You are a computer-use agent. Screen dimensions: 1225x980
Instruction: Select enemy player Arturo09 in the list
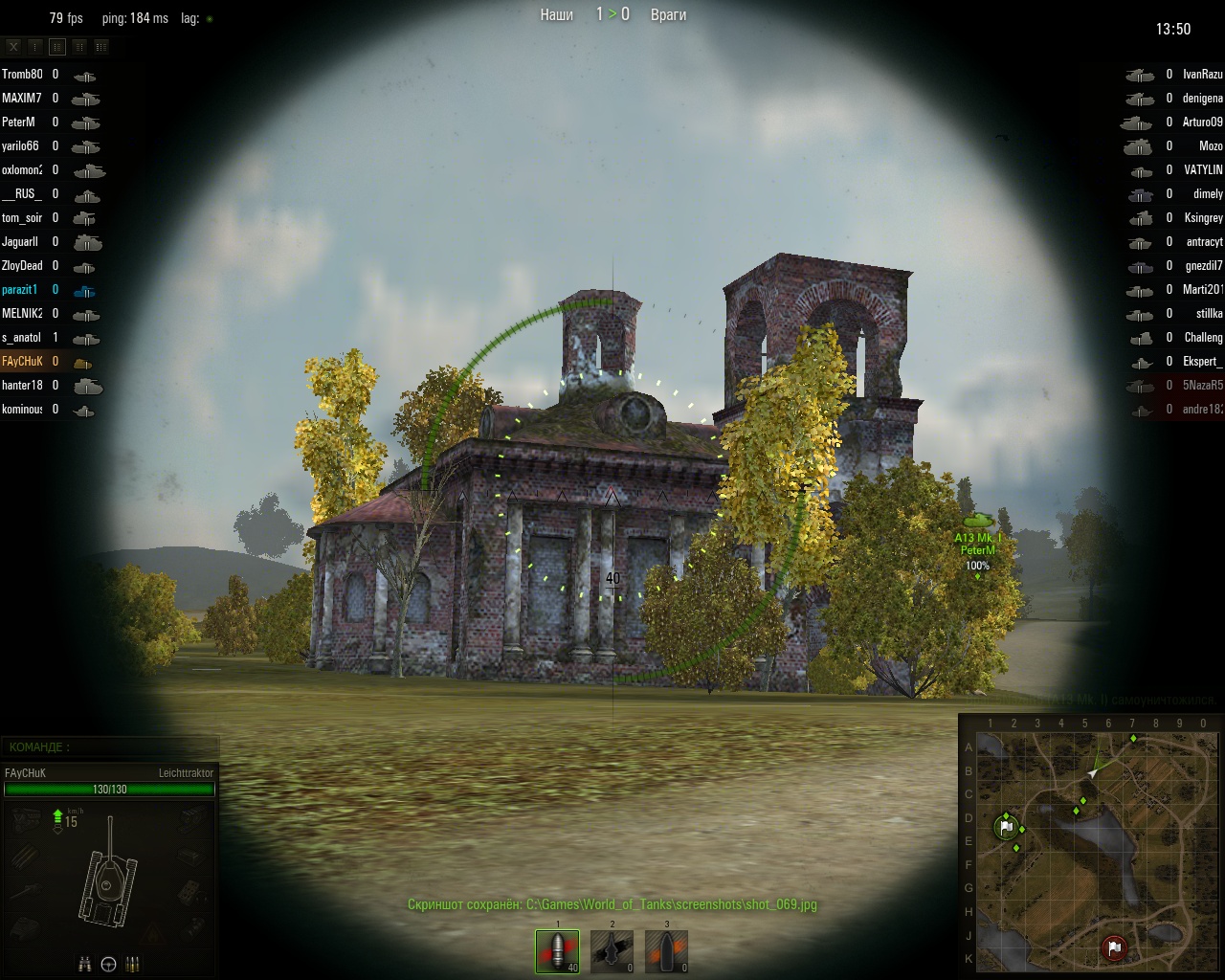pos(1202,122)
